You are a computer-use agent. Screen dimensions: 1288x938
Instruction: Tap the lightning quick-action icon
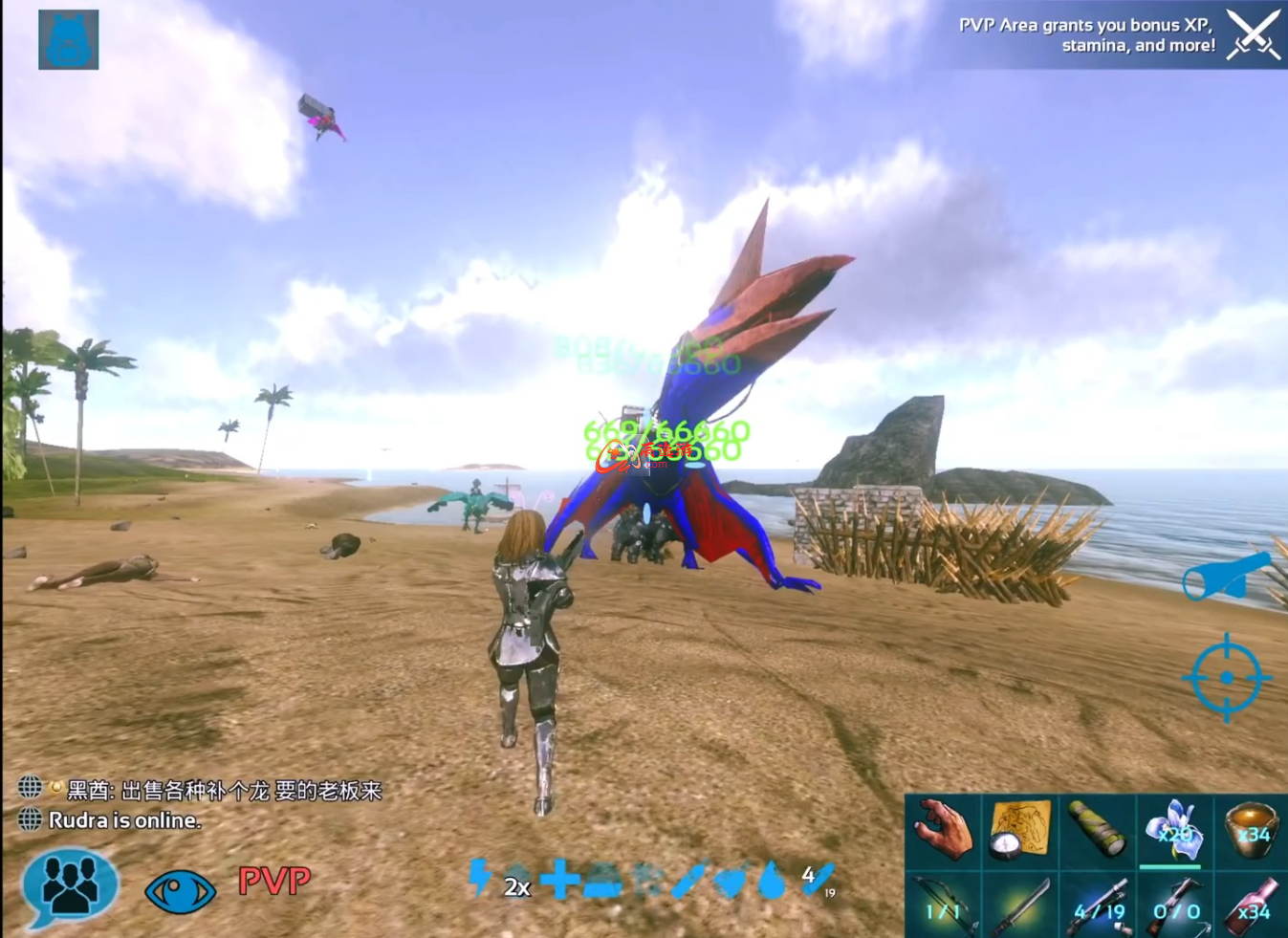[477, 880]
